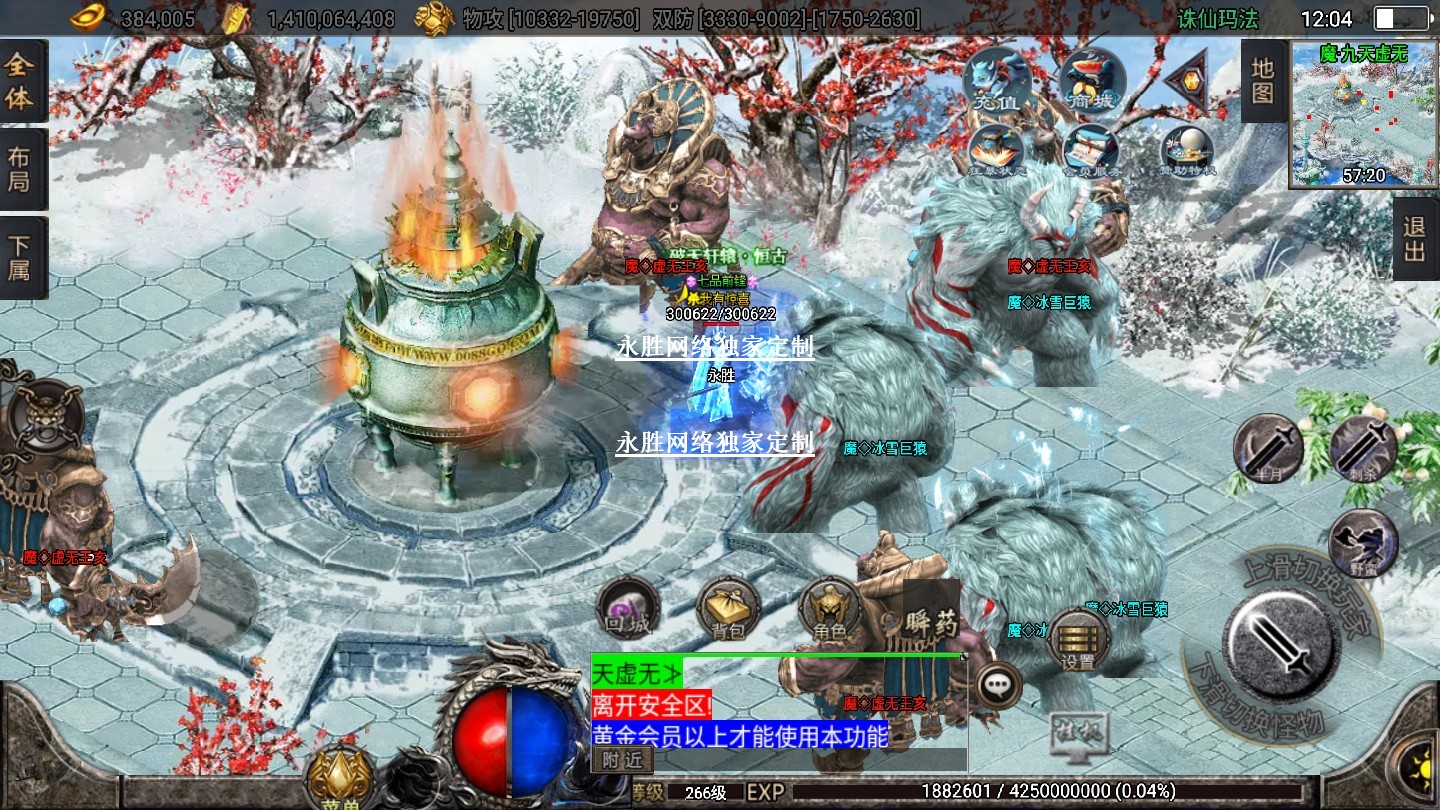Open the chat speech bubble button

[x=997, y=685]
